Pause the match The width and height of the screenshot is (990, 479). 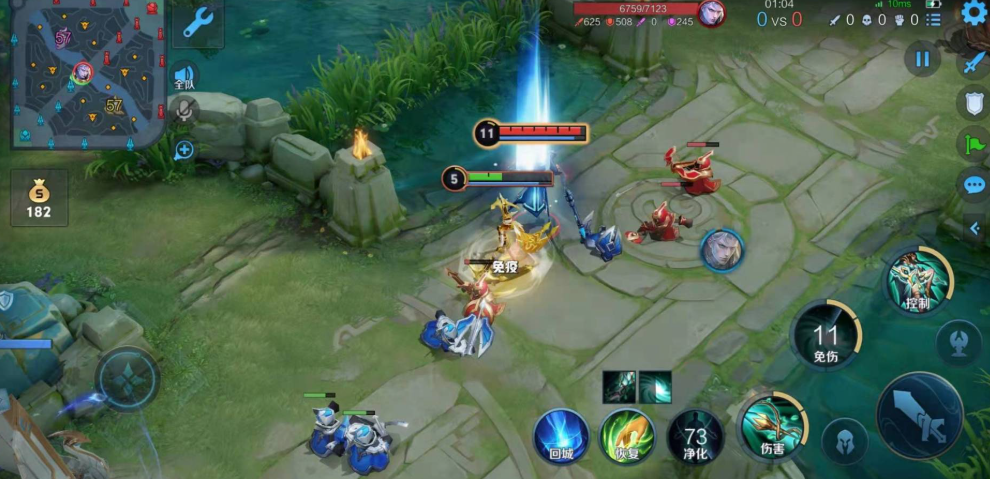[922, 59]
